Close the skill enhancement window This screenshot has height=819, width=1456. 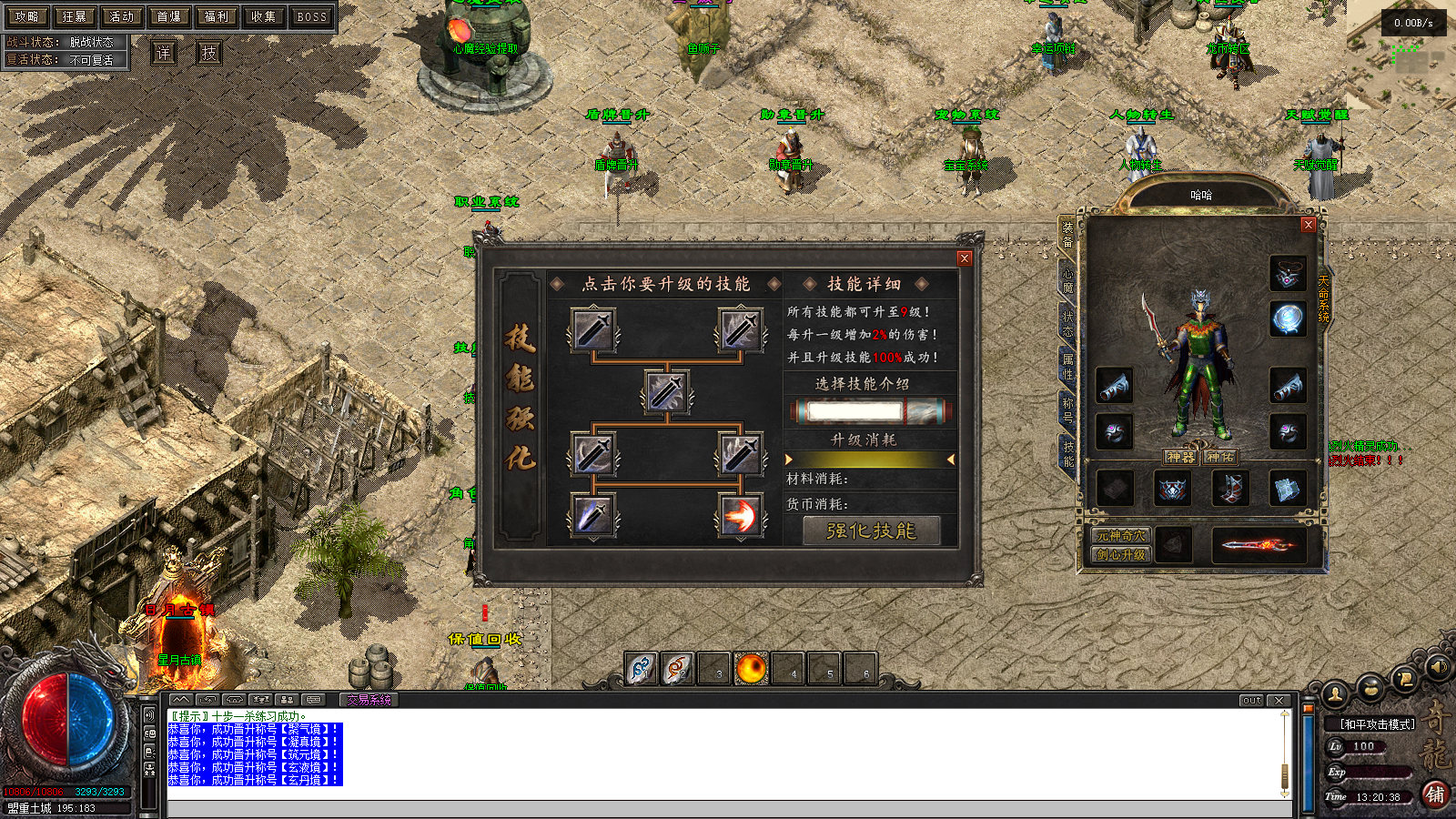[x=965, y=258]
